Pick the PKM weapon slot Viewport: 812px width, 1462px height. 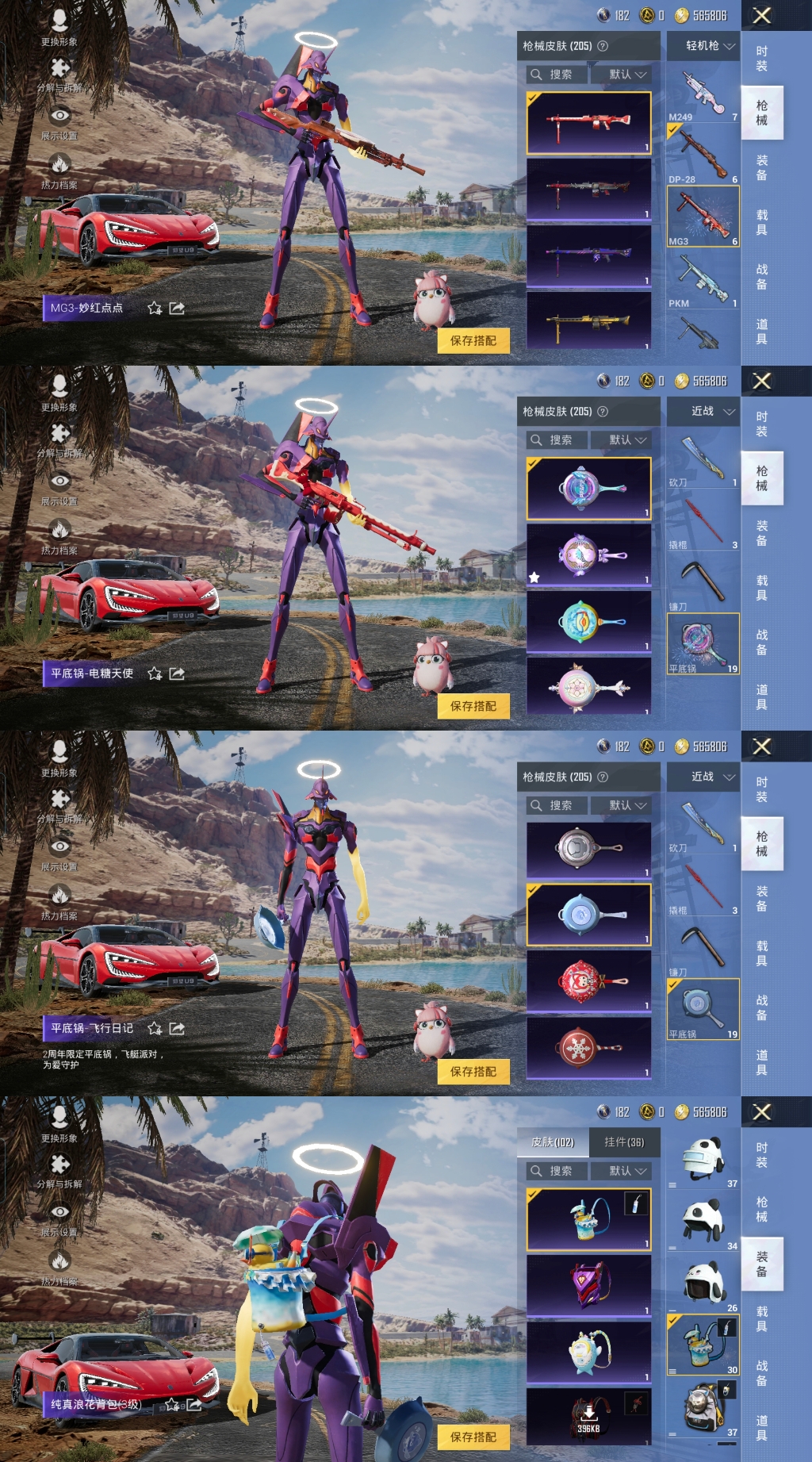pos(703,279)
